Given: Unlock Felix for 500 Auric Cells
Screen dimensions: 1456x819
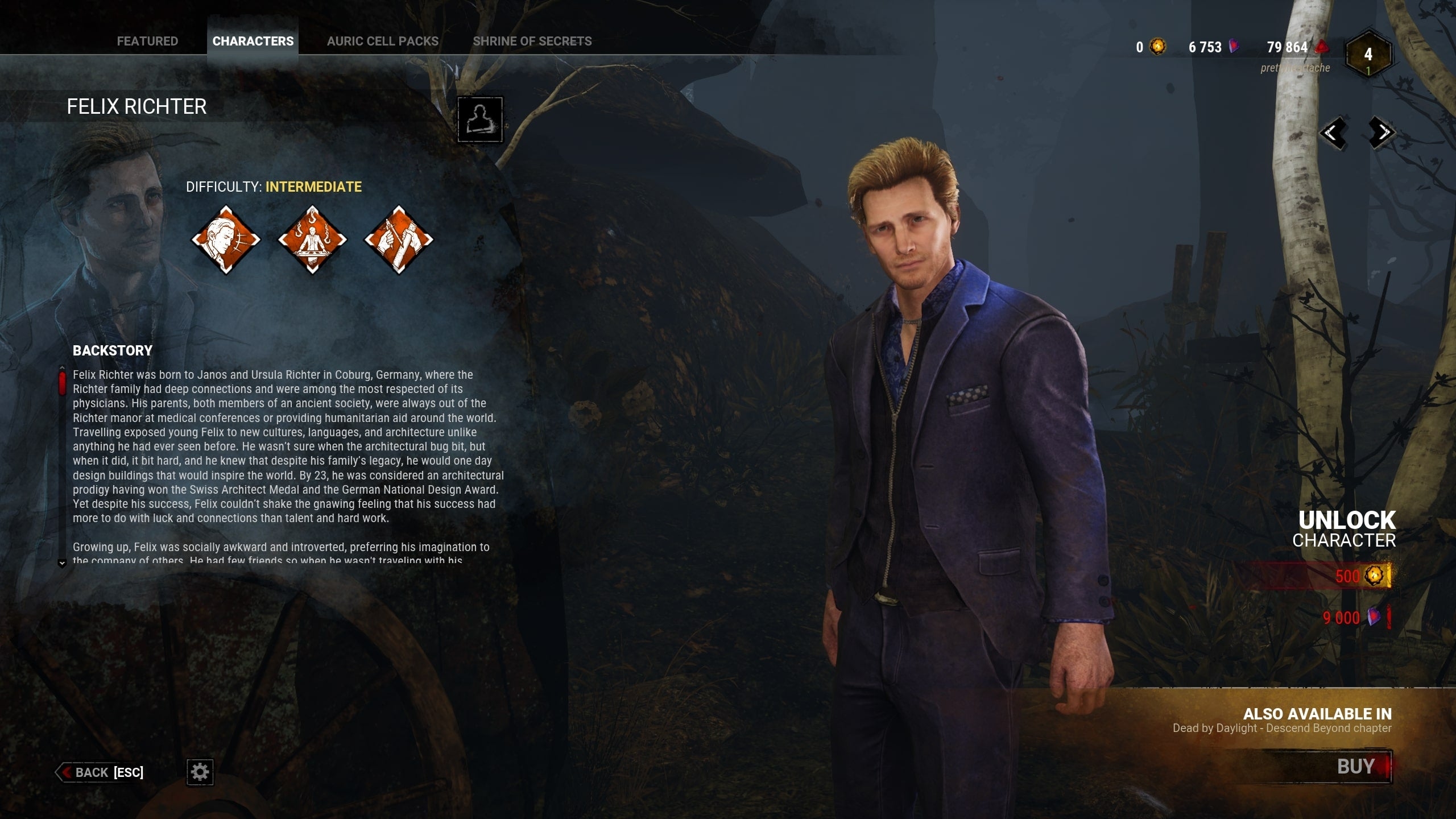Looking at the screenshot, I should coord(1359,576).
